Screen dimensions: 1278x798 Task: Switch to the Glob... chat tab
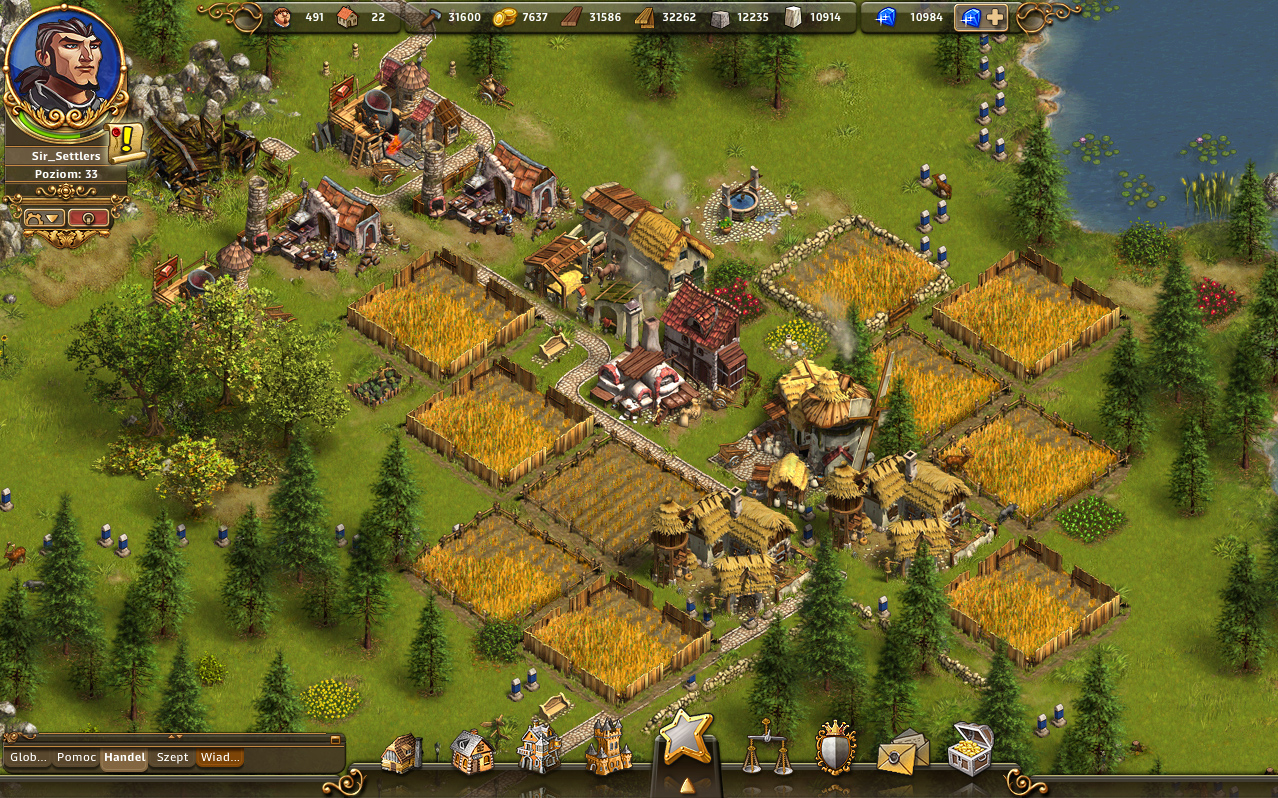tap(28, 758)
